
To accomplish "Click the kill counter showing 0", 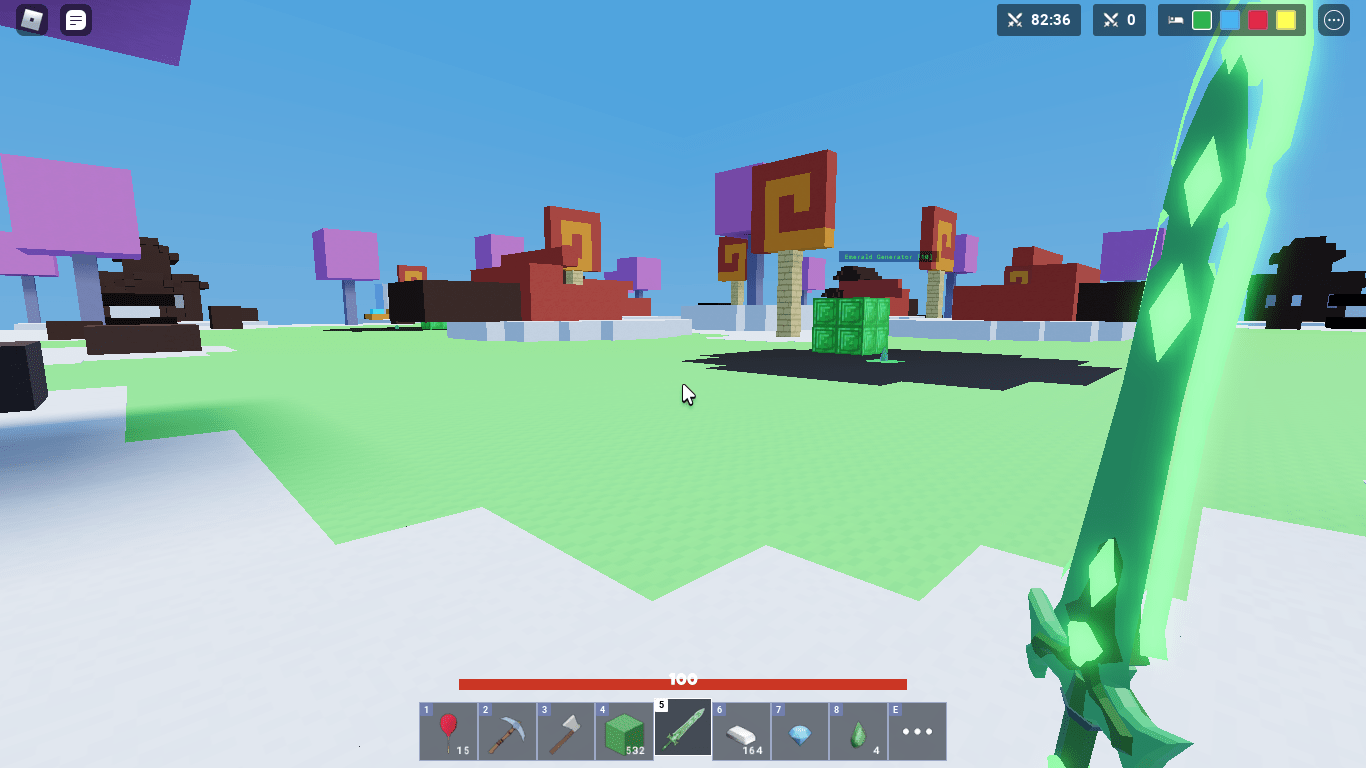I will click(x=1119, y=20).
